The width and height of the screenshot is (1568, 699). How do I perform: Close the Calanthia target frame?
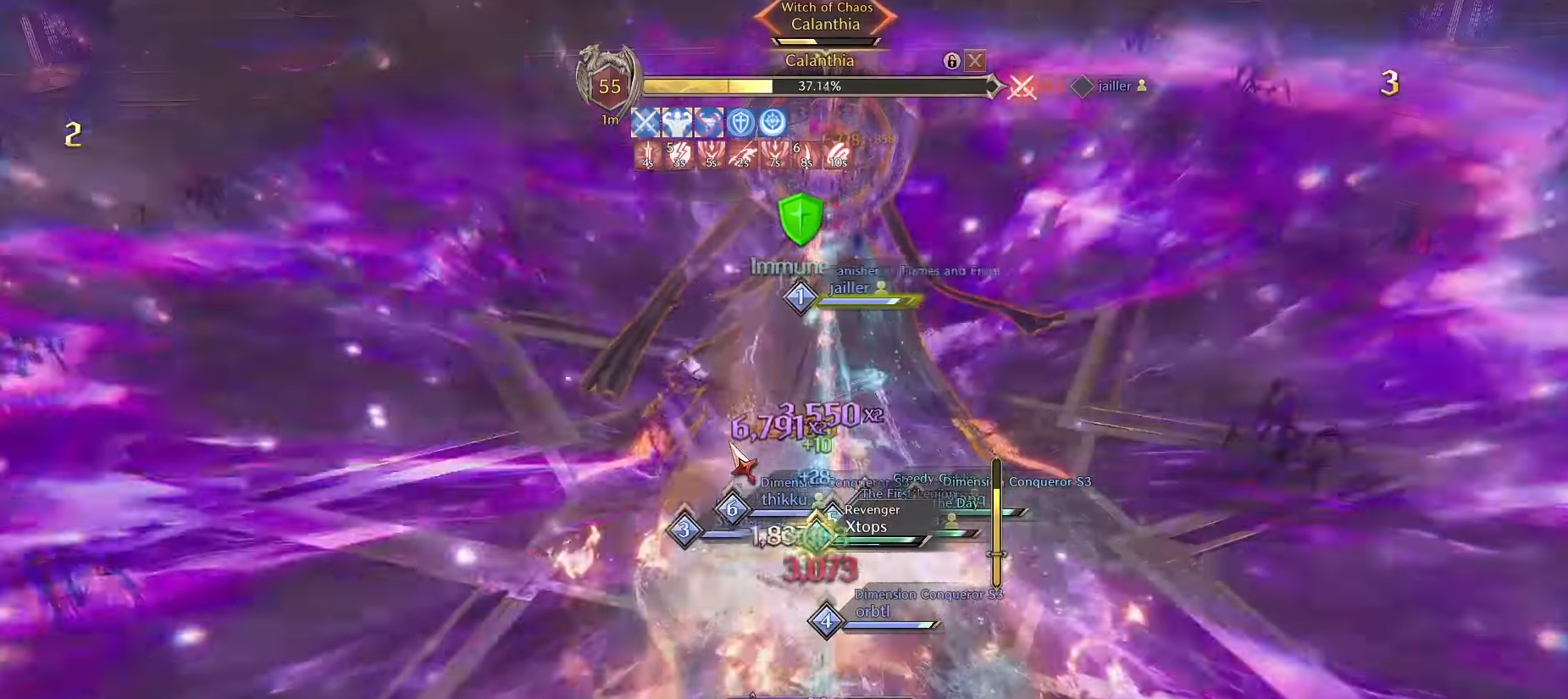(975, 61)
